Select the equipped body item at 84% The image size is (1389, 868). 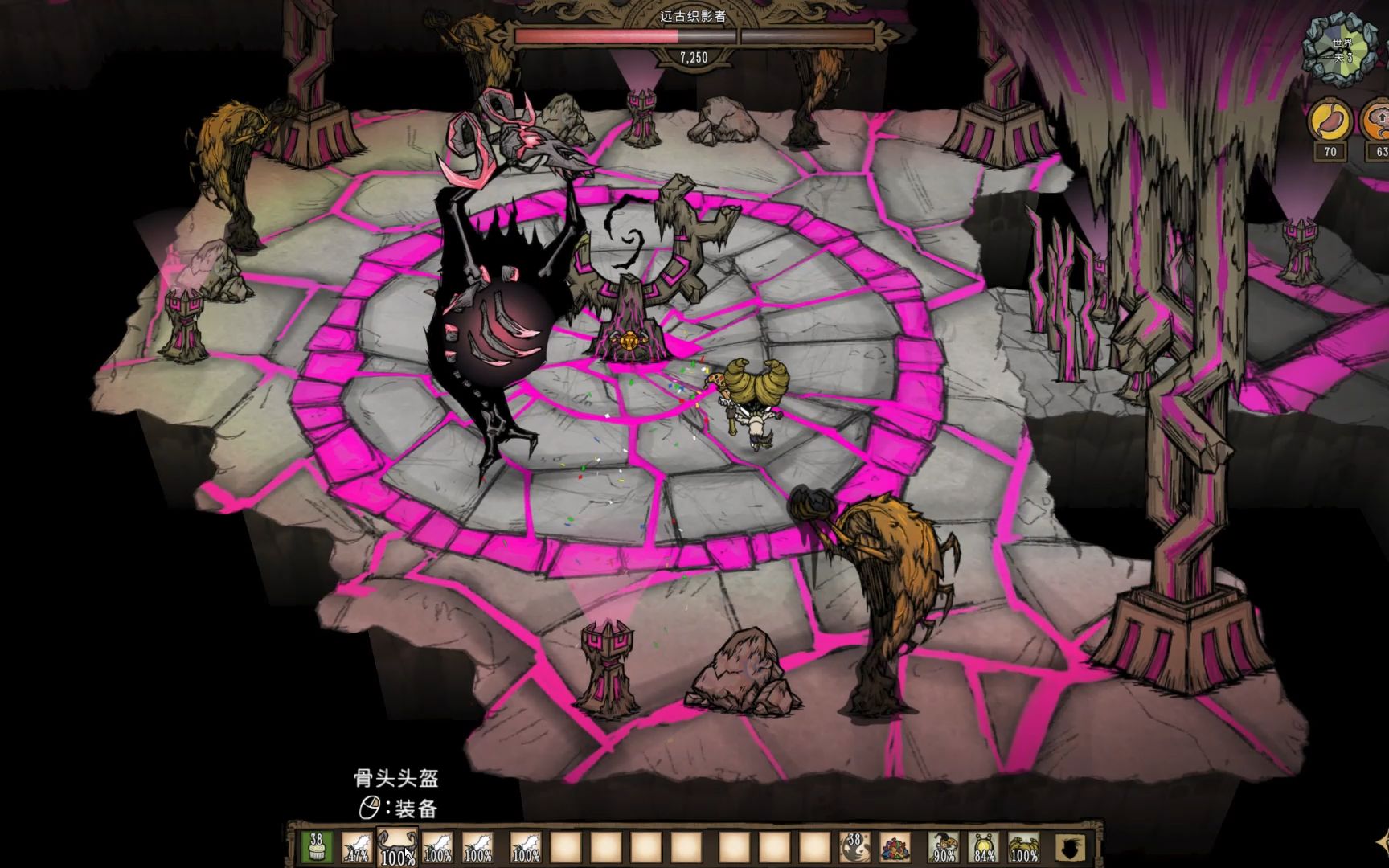[984, 847]
